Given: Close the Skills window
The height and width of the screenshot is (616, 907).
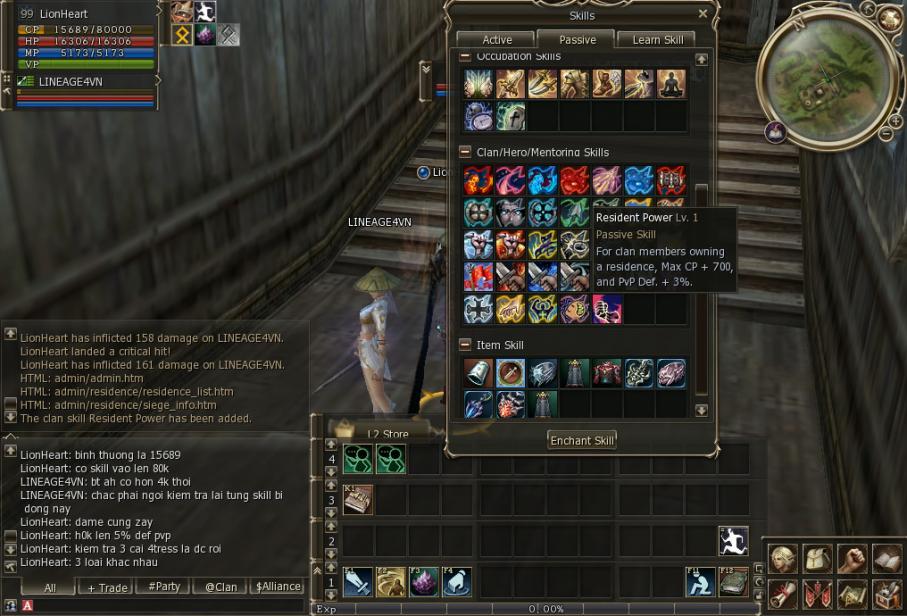Looking at the screenshot, I should [x=702, y=14].
